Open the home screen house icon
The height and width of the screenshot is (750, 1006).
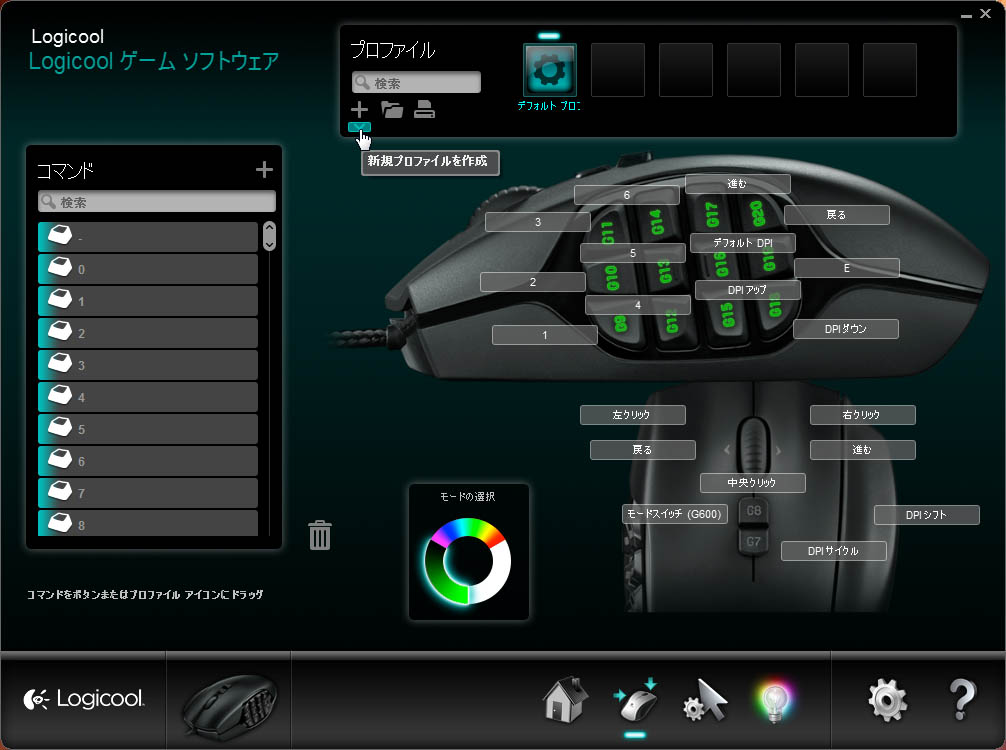click(x=565, y=700)
